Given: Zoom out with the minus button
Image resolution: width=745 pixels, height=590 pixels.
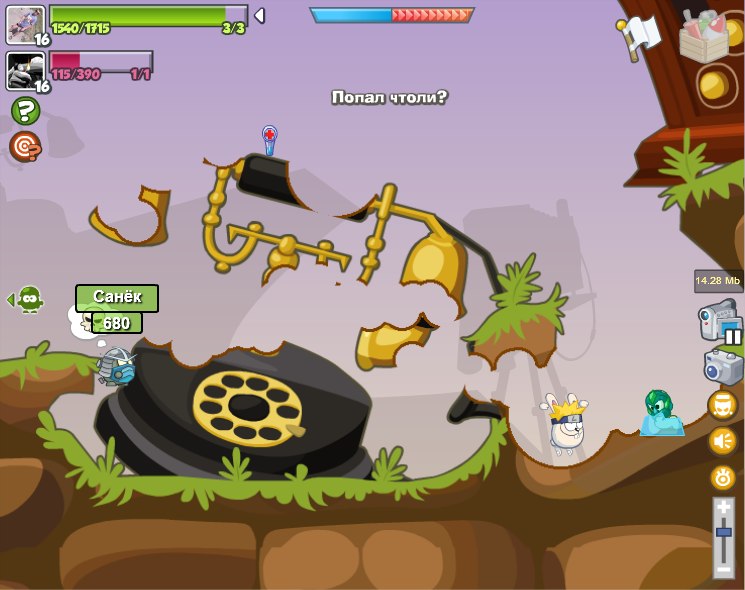Looking at the screenshot, I should 723,569.
